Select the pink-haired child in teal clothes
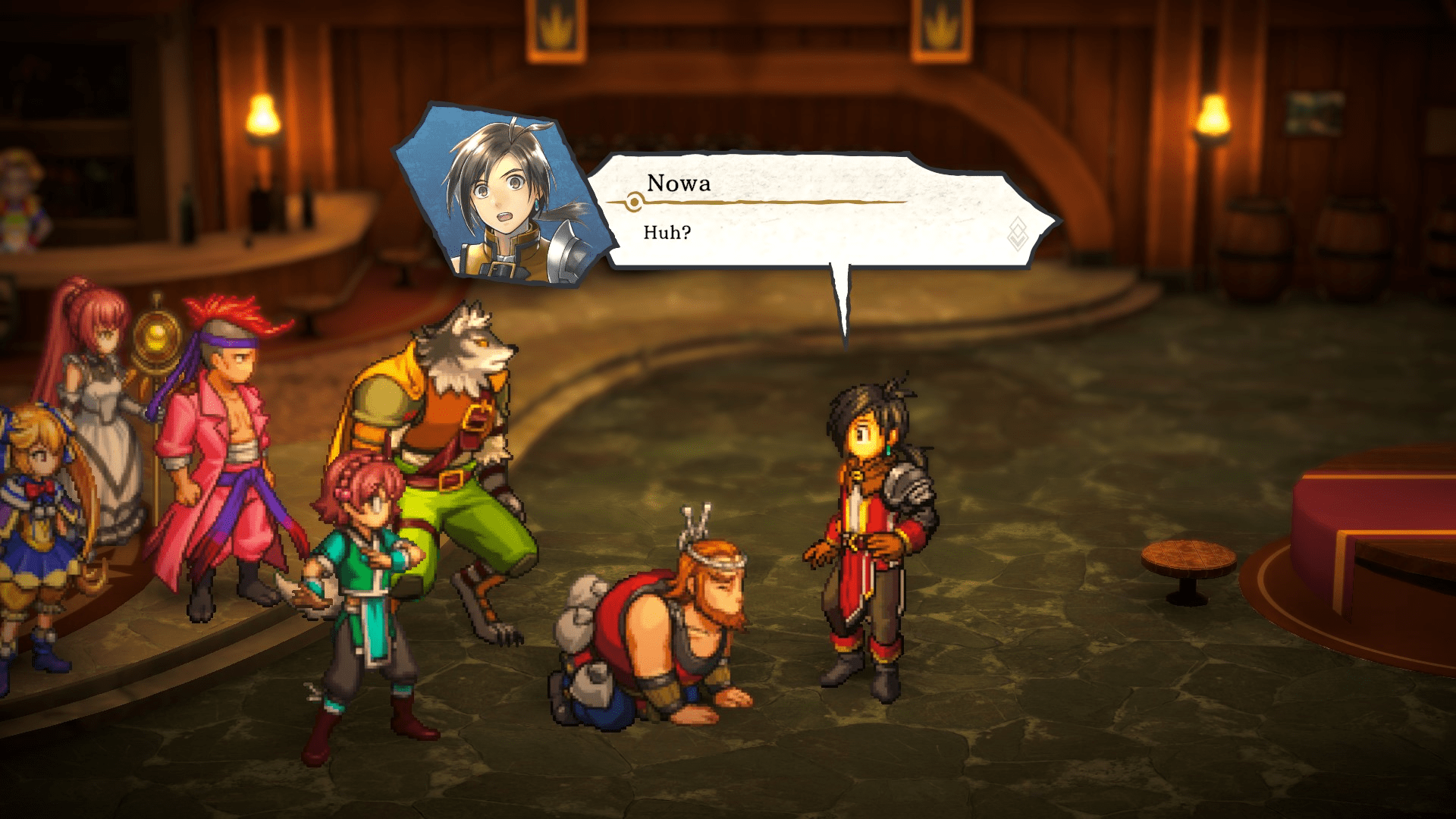 click(x=364, y=576)
